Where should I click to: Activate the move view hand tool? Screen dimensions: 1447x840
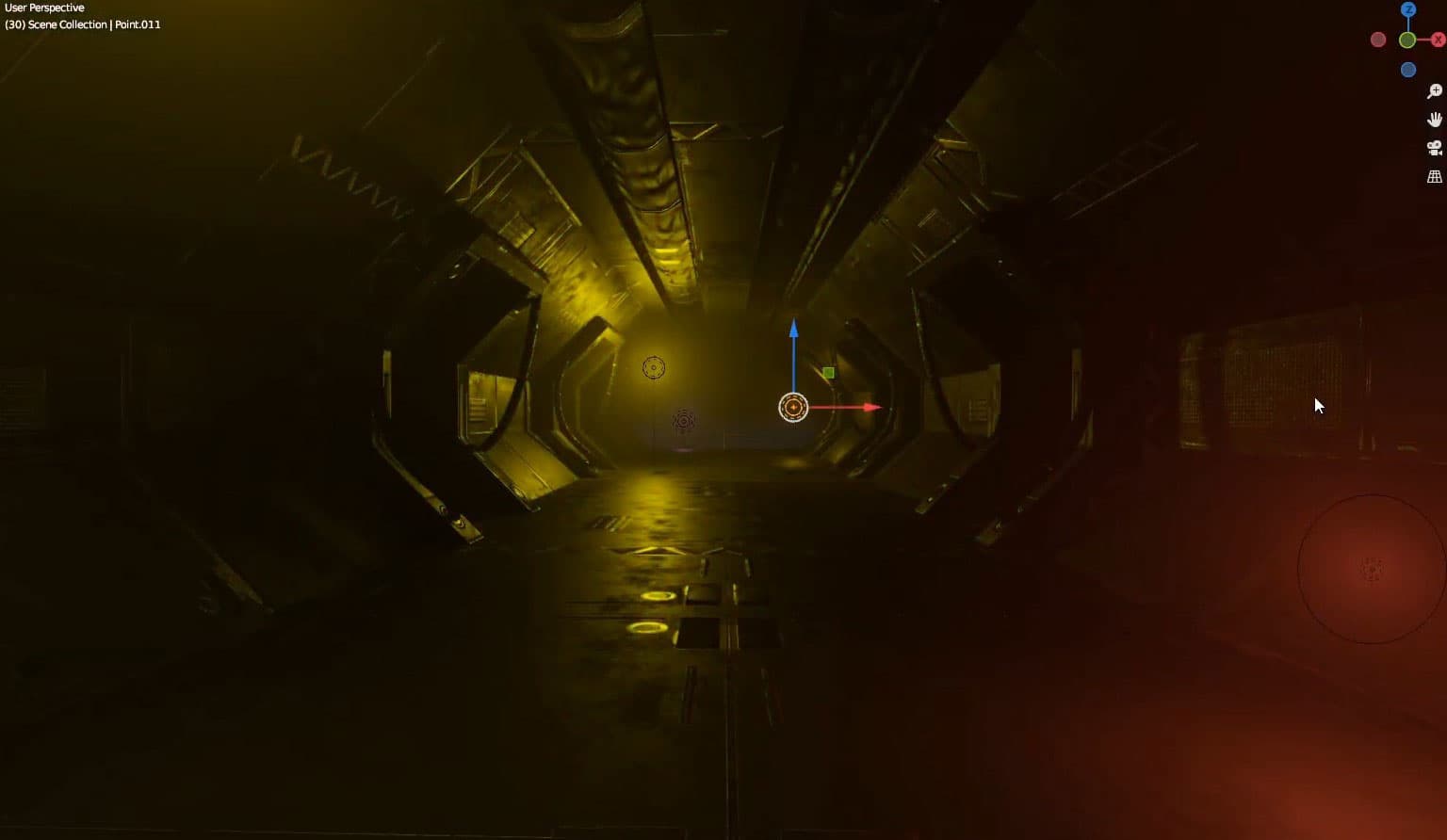click(1433, 119)
